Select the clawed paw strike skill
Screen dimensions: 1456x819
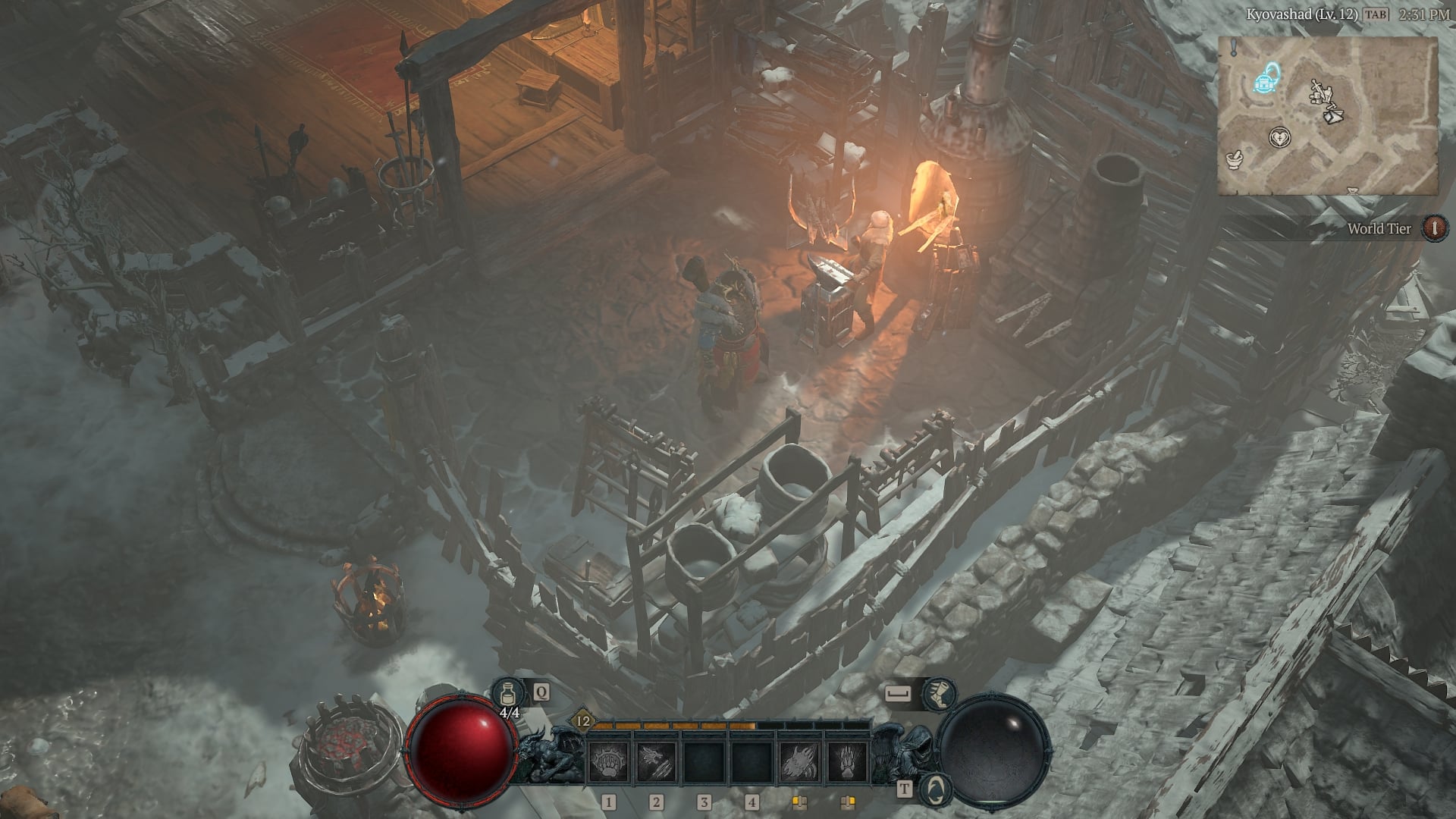[846, 762]
